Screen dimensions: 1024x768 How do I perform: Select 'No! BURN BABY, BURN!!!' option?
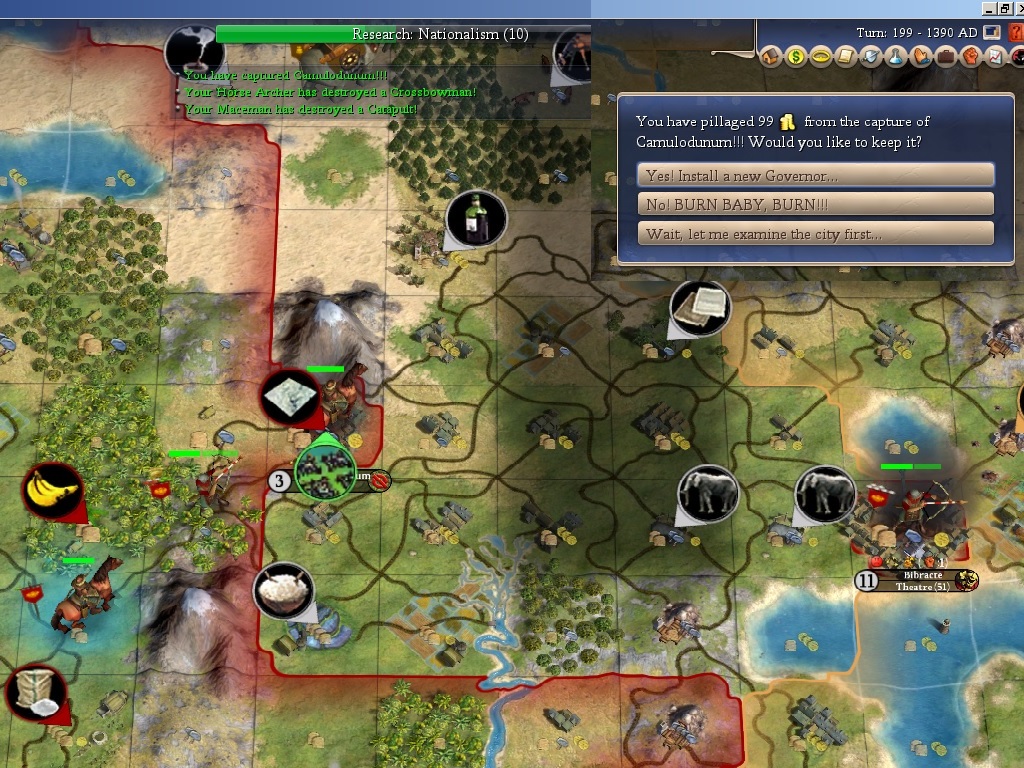[x=815, y=205]
